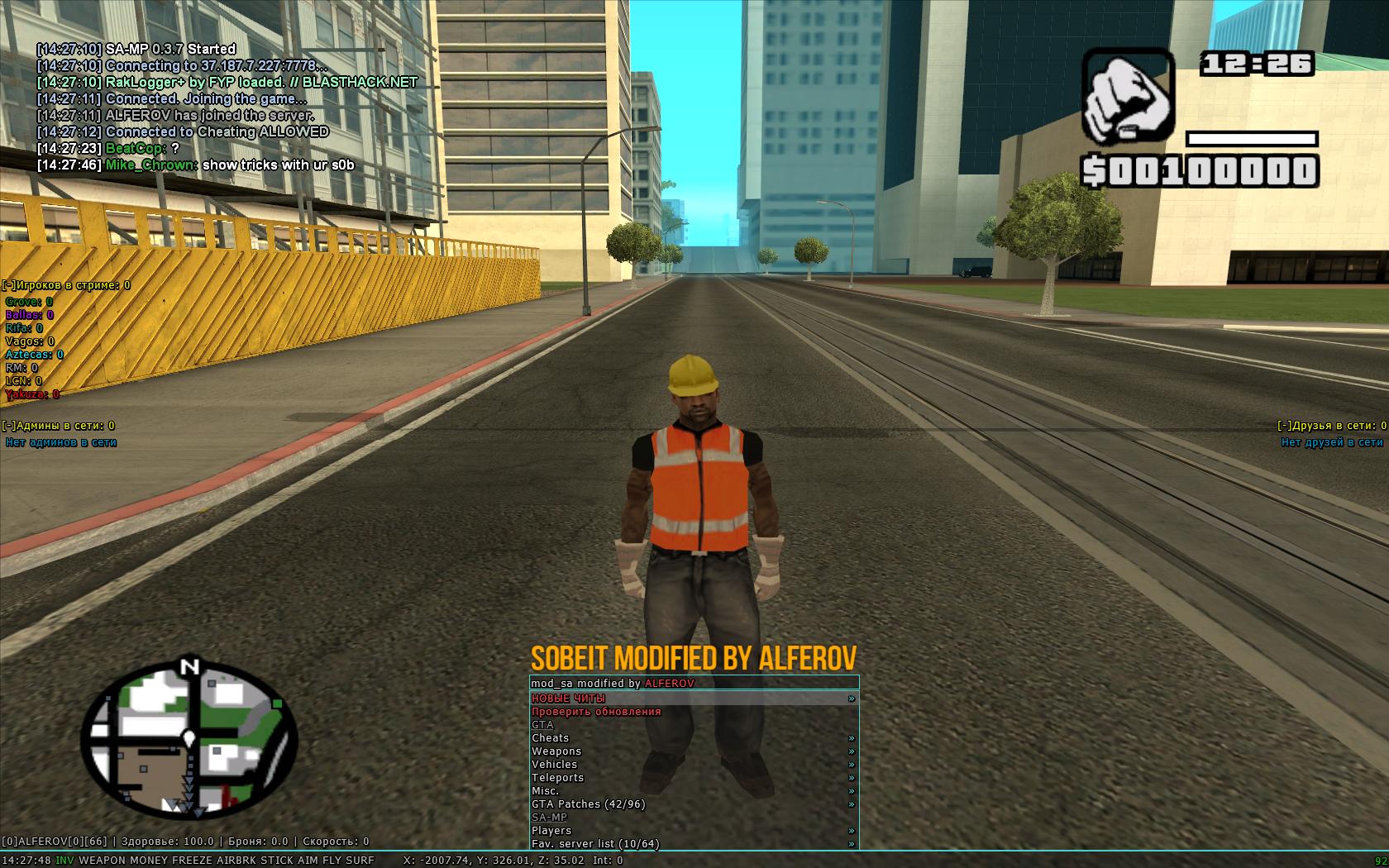
Task: Click the fist weapon icon
Action: [x=1128, y=96]
